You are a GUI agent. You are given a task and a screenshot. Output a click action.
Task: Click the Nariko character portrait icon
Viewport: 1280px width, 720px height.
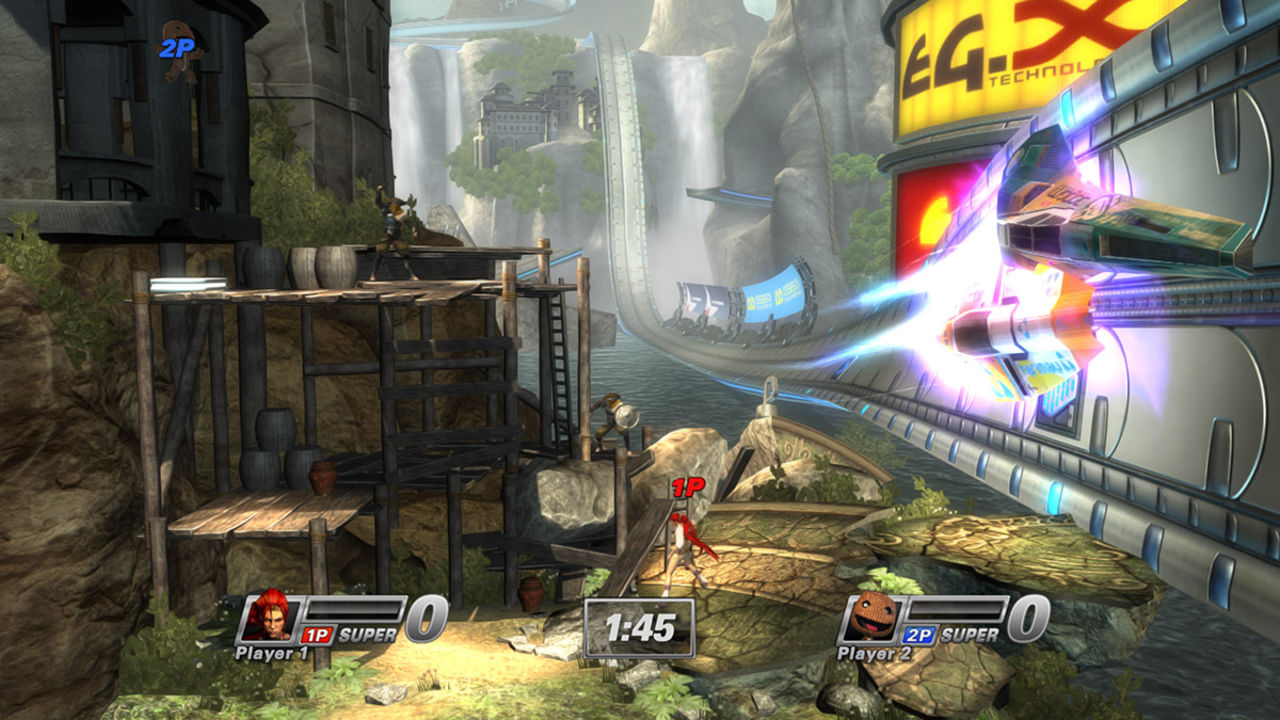pyautogui.click(x=268, y=617)
